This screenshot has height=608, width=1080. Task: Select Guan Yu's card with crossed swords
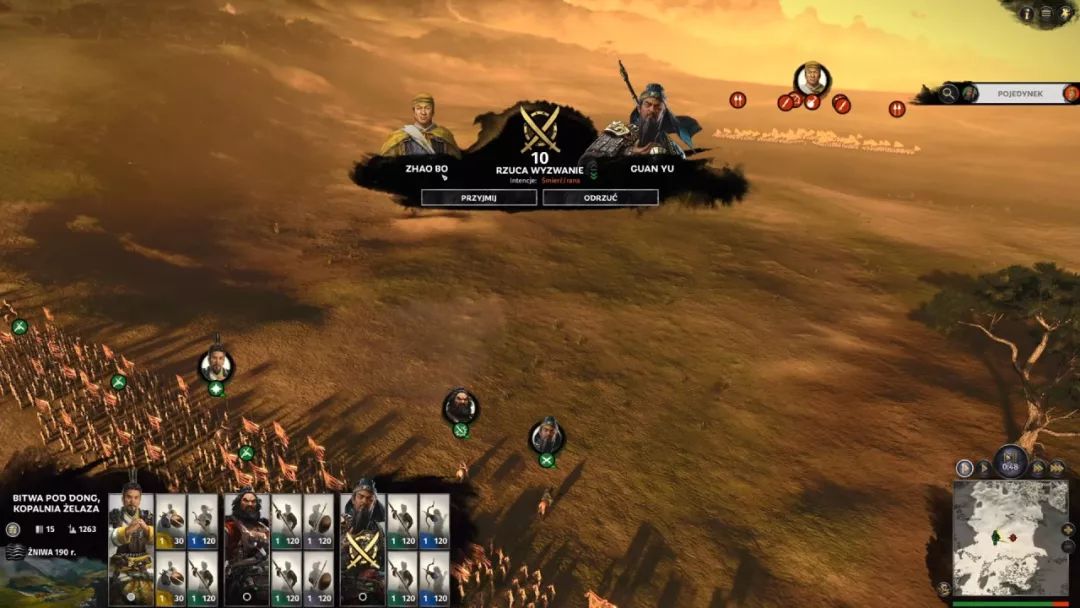click(x=362, y=545)
